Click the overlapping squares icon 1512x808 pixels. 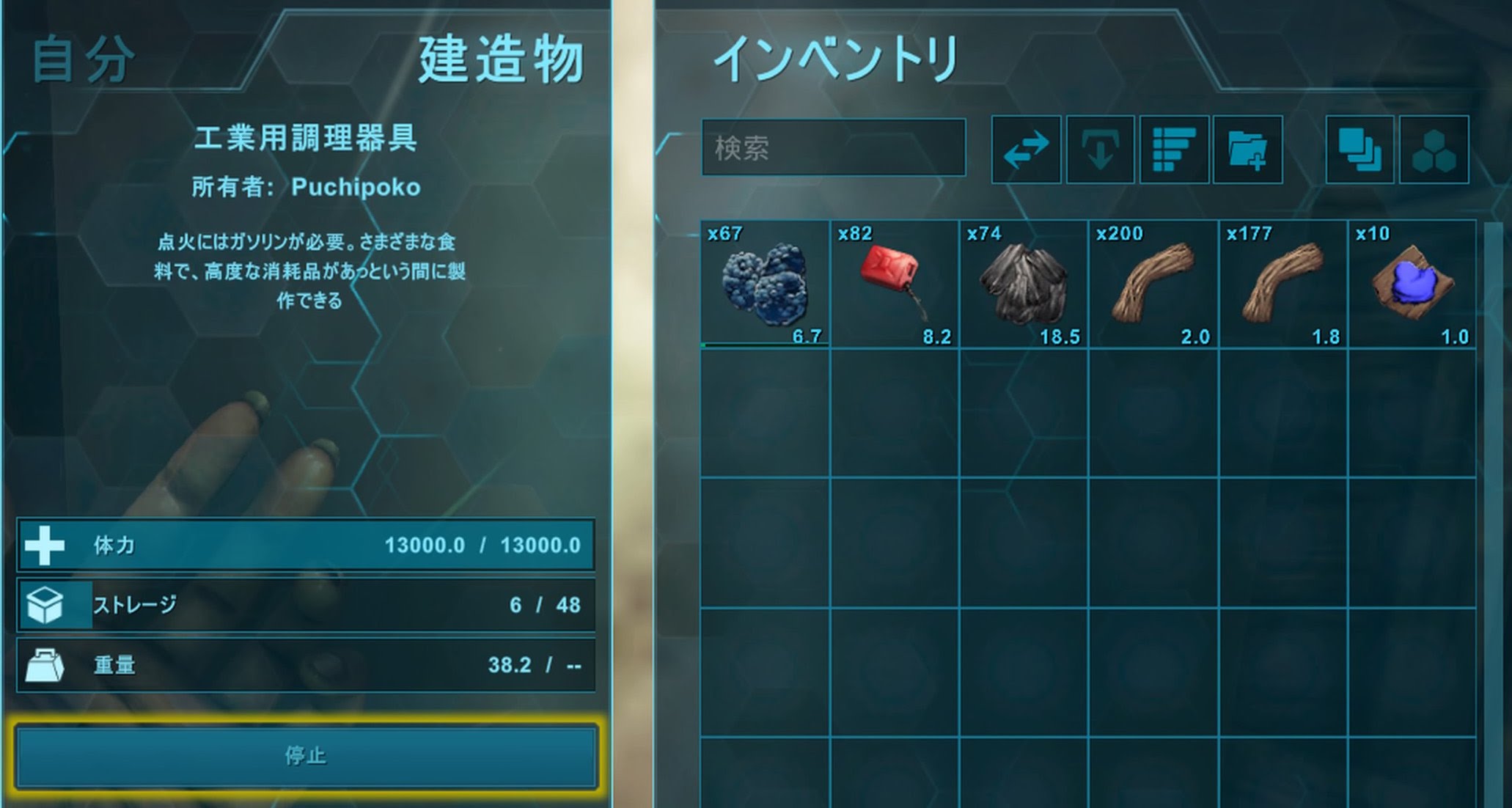pos(1359,150)
